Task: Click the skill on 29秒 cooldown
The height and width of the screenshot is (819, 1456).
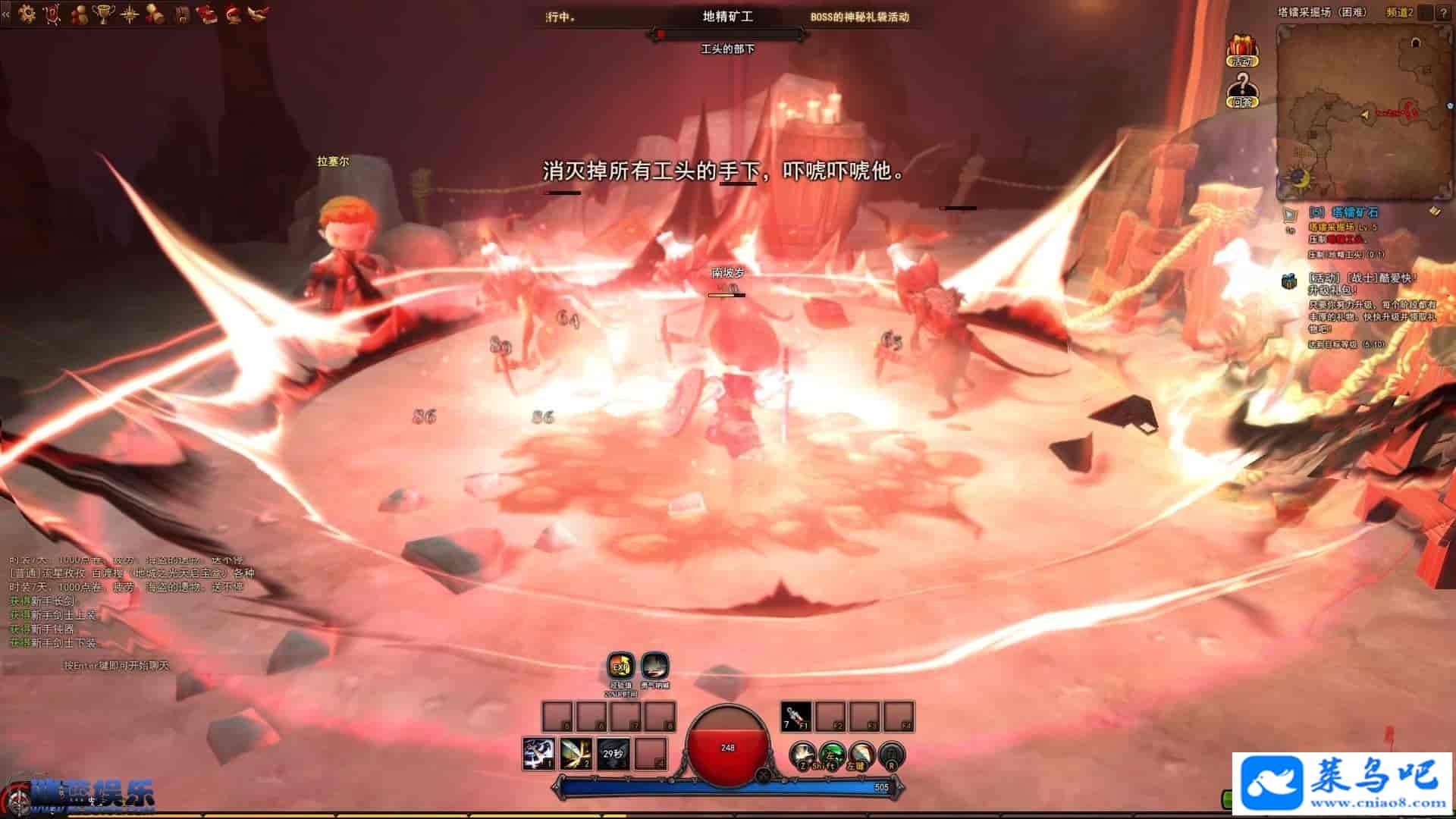Action: [613, 753]
